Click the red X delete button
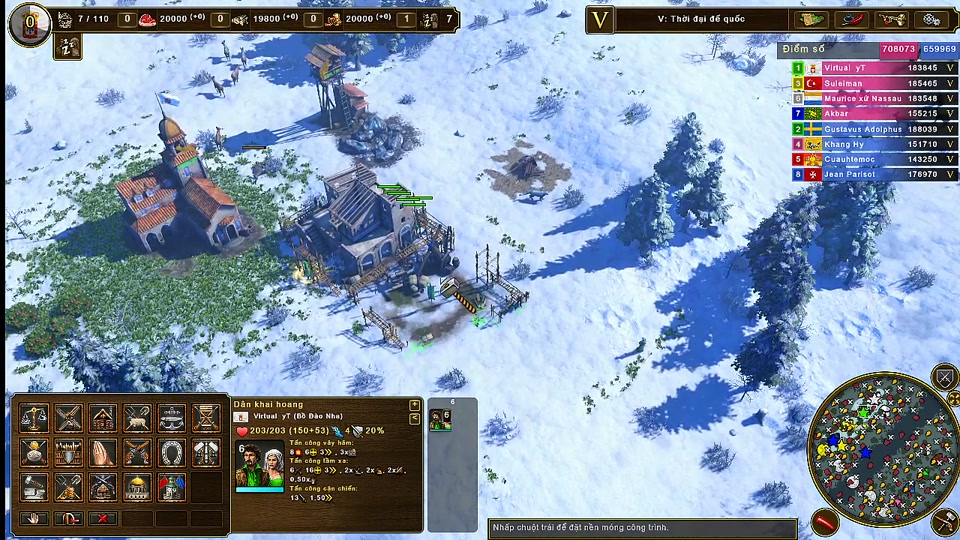960x540 pixels. [x=103, y=518]
